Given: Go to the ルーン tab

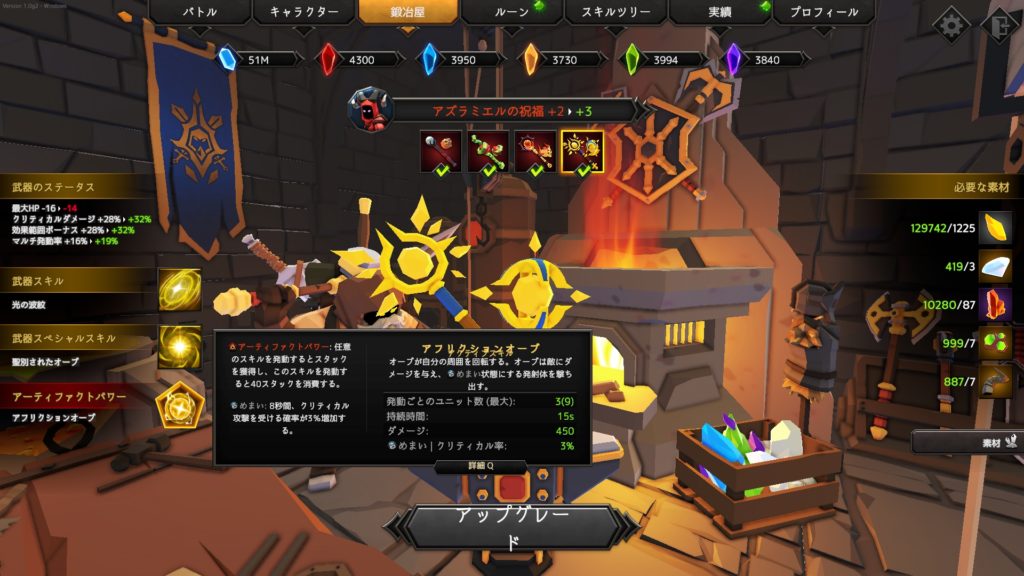Looking at the screenshot, I should click(x=512, y=13).
